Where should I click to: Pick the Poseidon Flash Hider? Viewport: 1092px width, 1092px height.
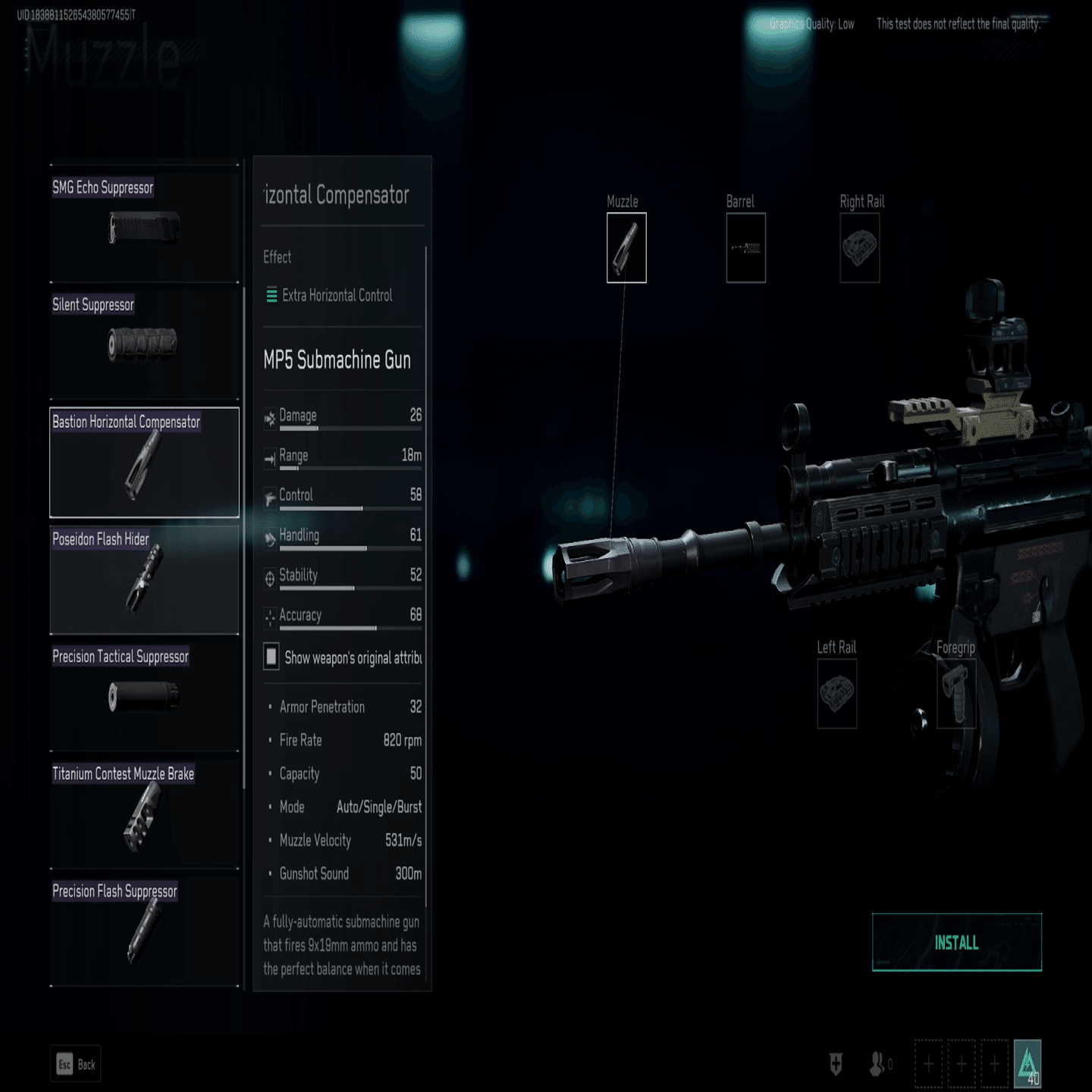click(x=144, y=580)
